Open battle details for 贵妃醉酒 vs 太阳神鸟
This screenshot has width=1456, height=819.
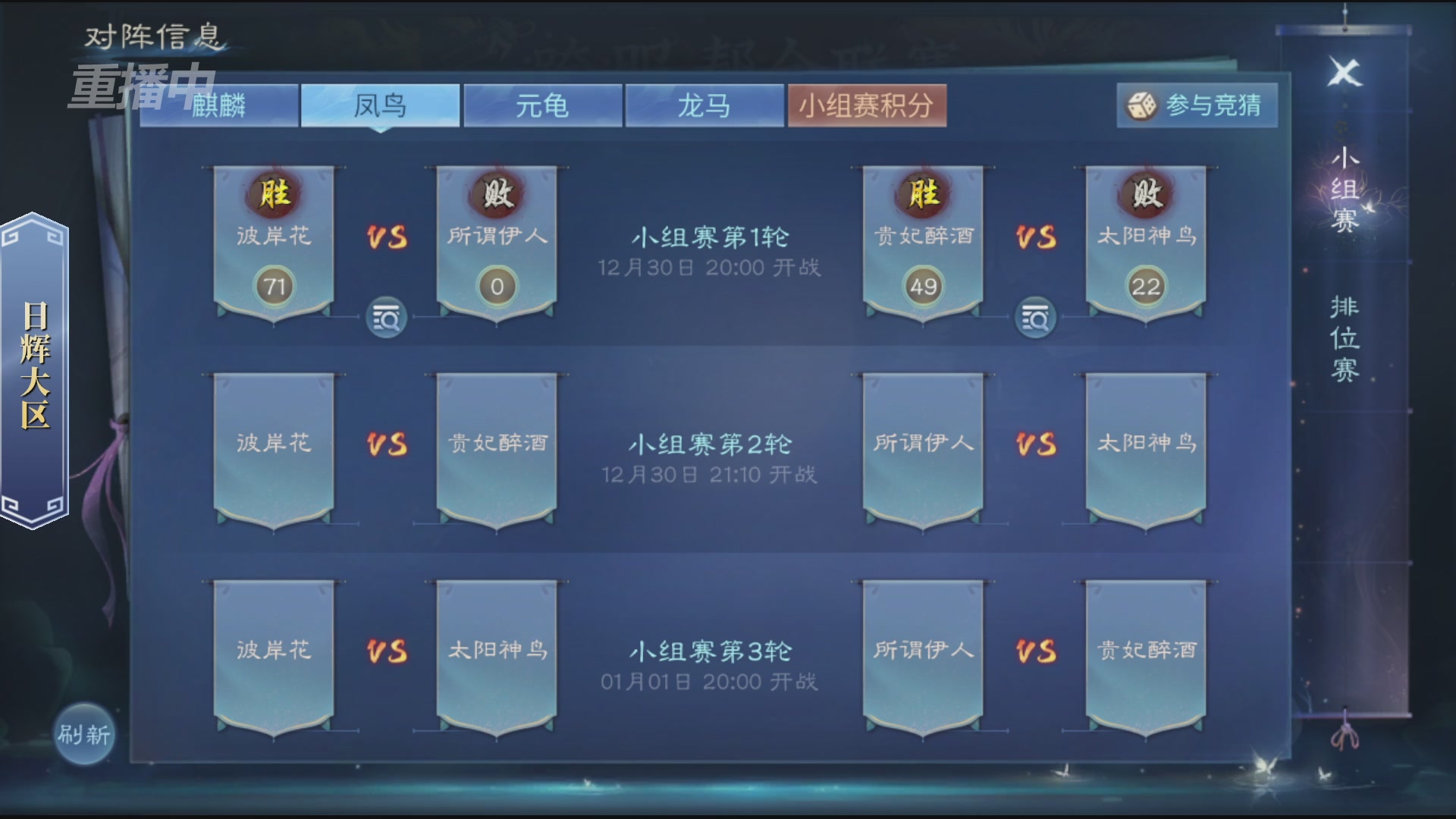tap(1037, 318)
